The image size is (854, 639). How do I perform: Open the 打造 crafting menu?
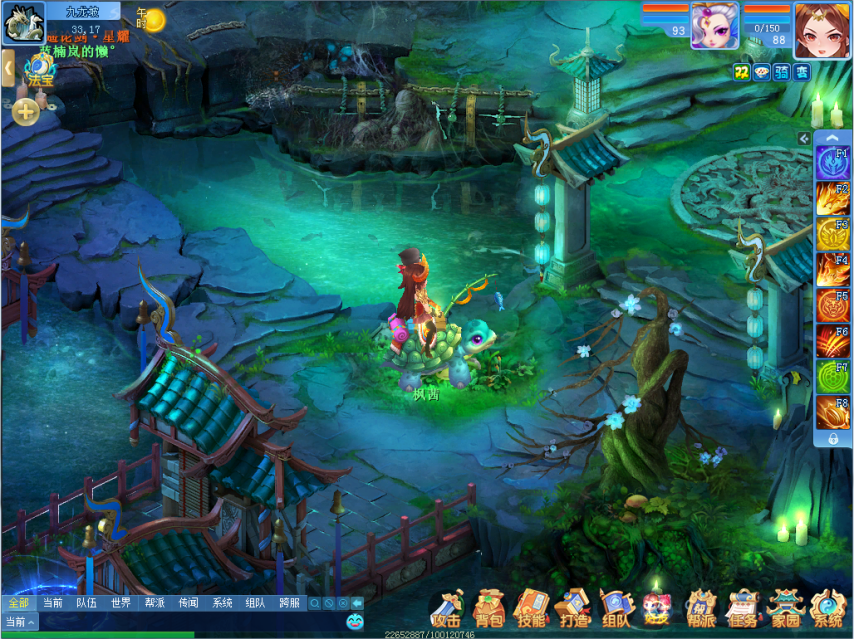pyautogui.click(x=574, y=608)
